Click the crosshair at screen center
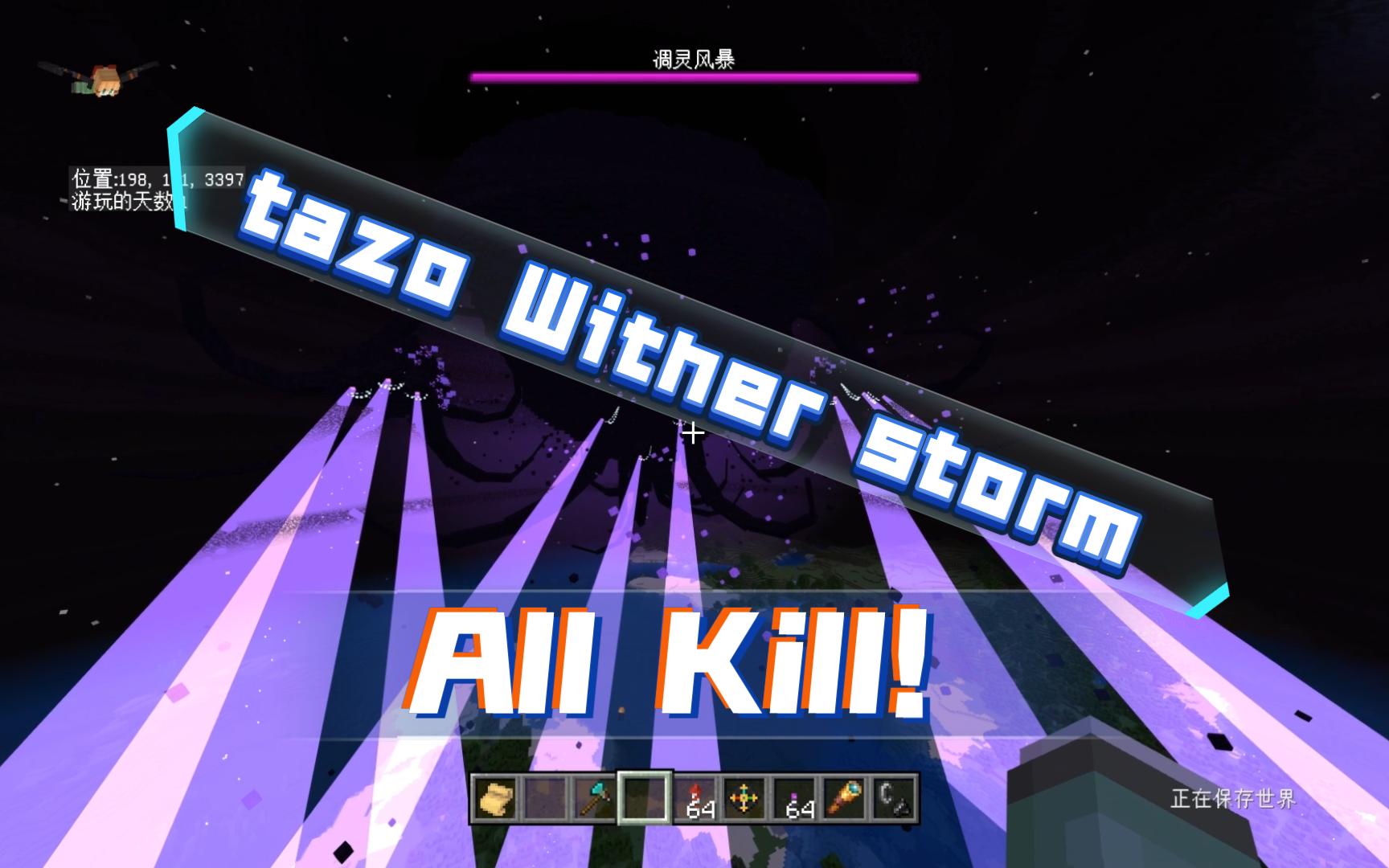 pyautogui.click(x=691, y=434)
